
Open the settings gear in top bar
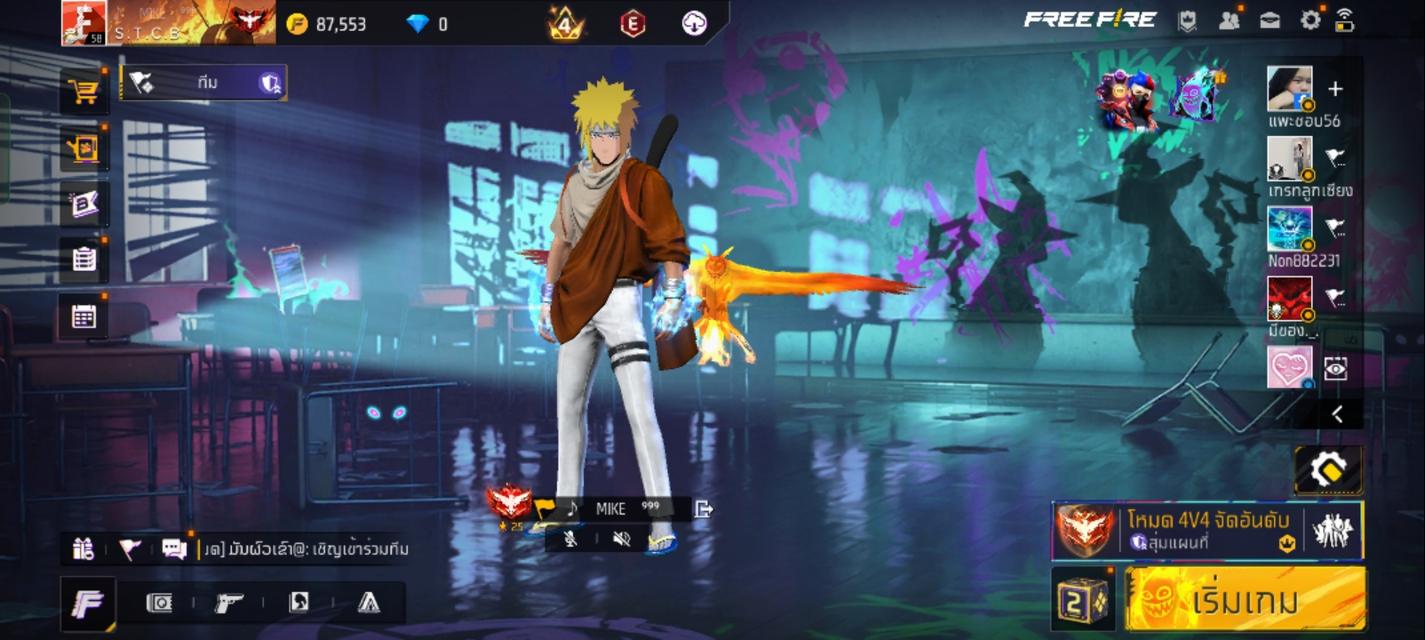[1310, 20]
